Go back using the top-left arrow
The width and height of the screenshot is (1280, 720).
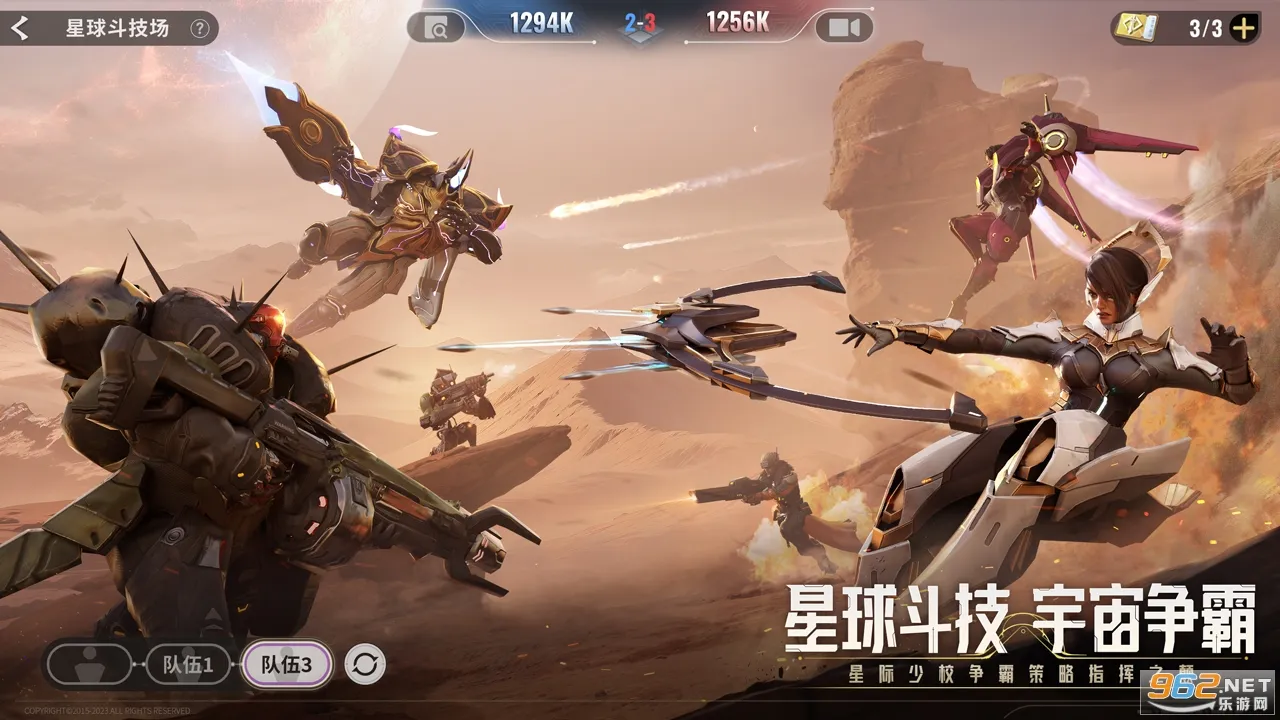(x=19, y=28)
